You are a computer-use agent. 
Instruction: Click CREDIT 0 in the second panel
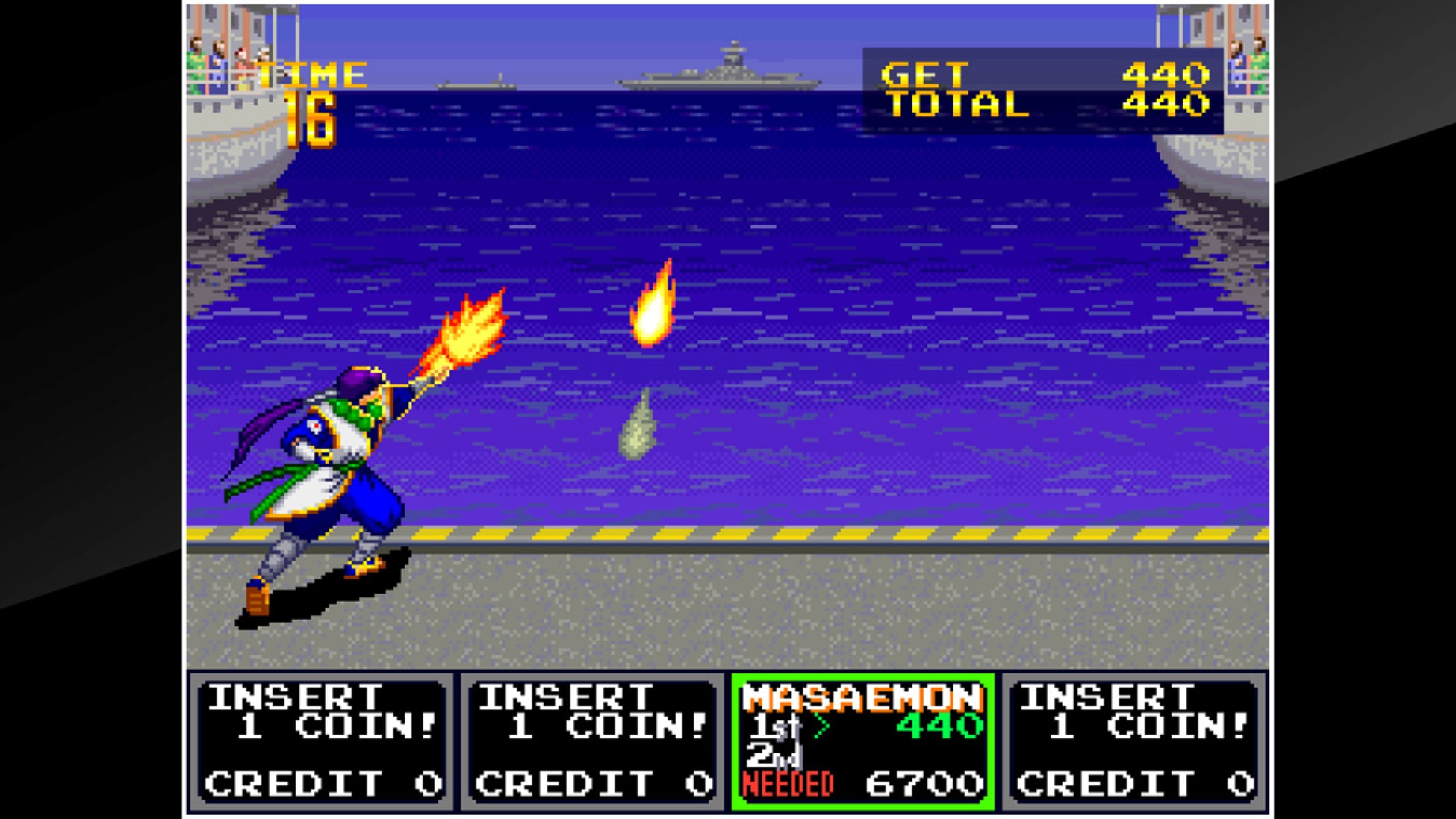[x=590, y=784]
